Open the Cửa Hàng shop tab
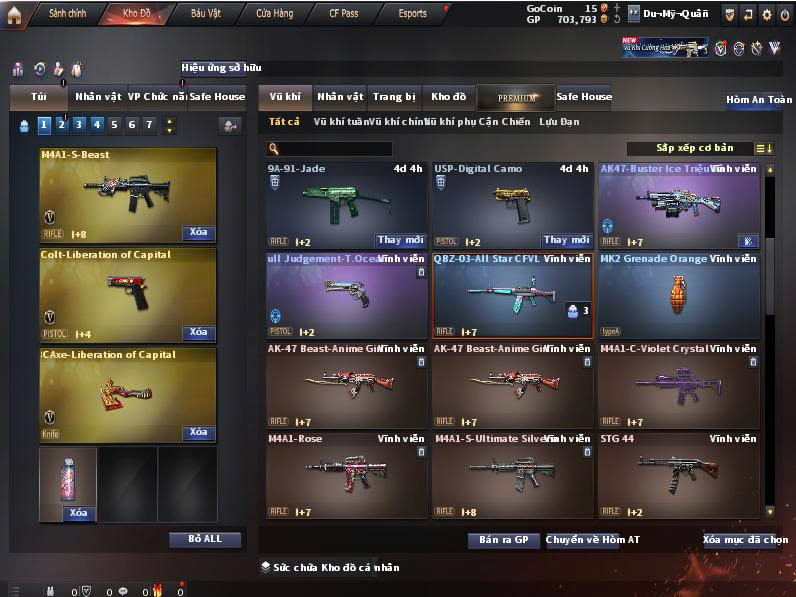Screen dimensions: 796x597 pos(274,14)
